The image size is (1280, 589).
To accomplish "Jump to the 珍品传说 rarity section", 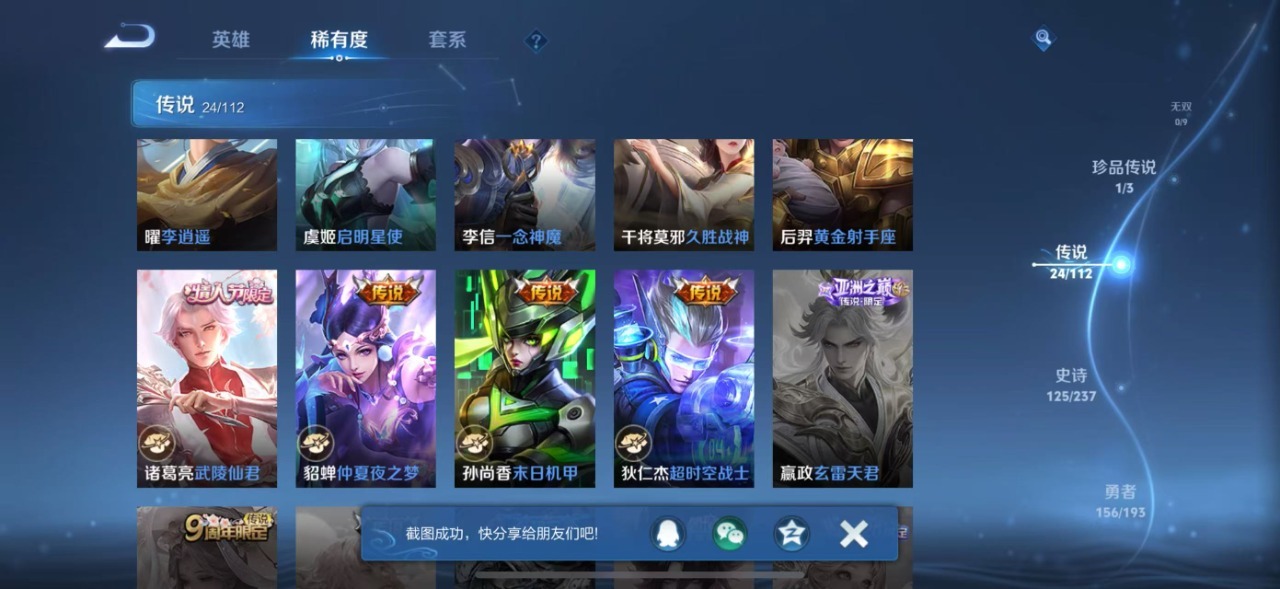I will coord(1123,174).
